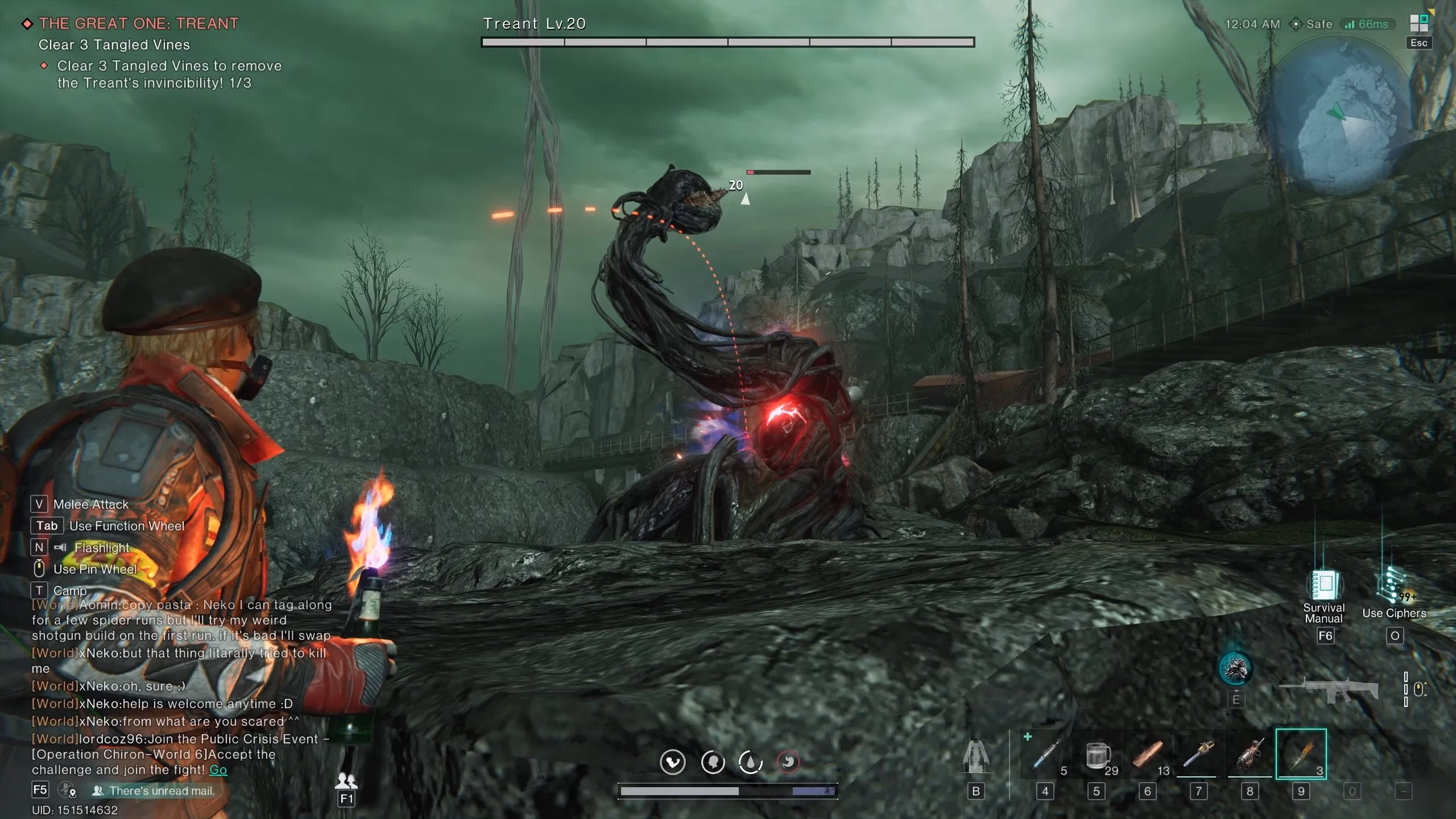The image size is (1456, 819).
Task: Select the drill tool slot in the hotbar
Action: click(1250, 755)
